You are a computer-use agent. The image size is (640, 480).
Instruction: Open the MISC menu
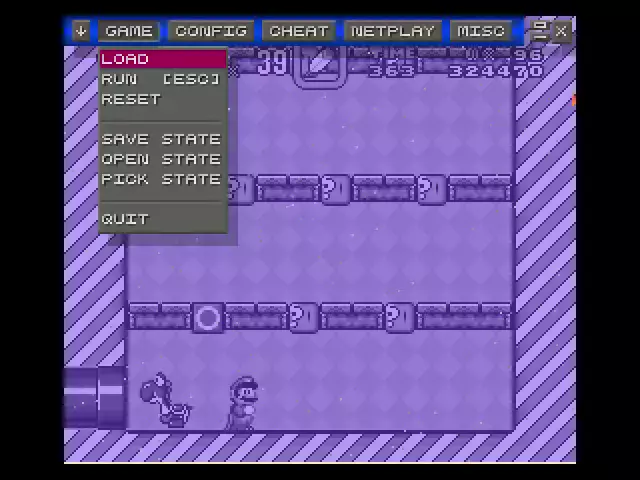481,31
